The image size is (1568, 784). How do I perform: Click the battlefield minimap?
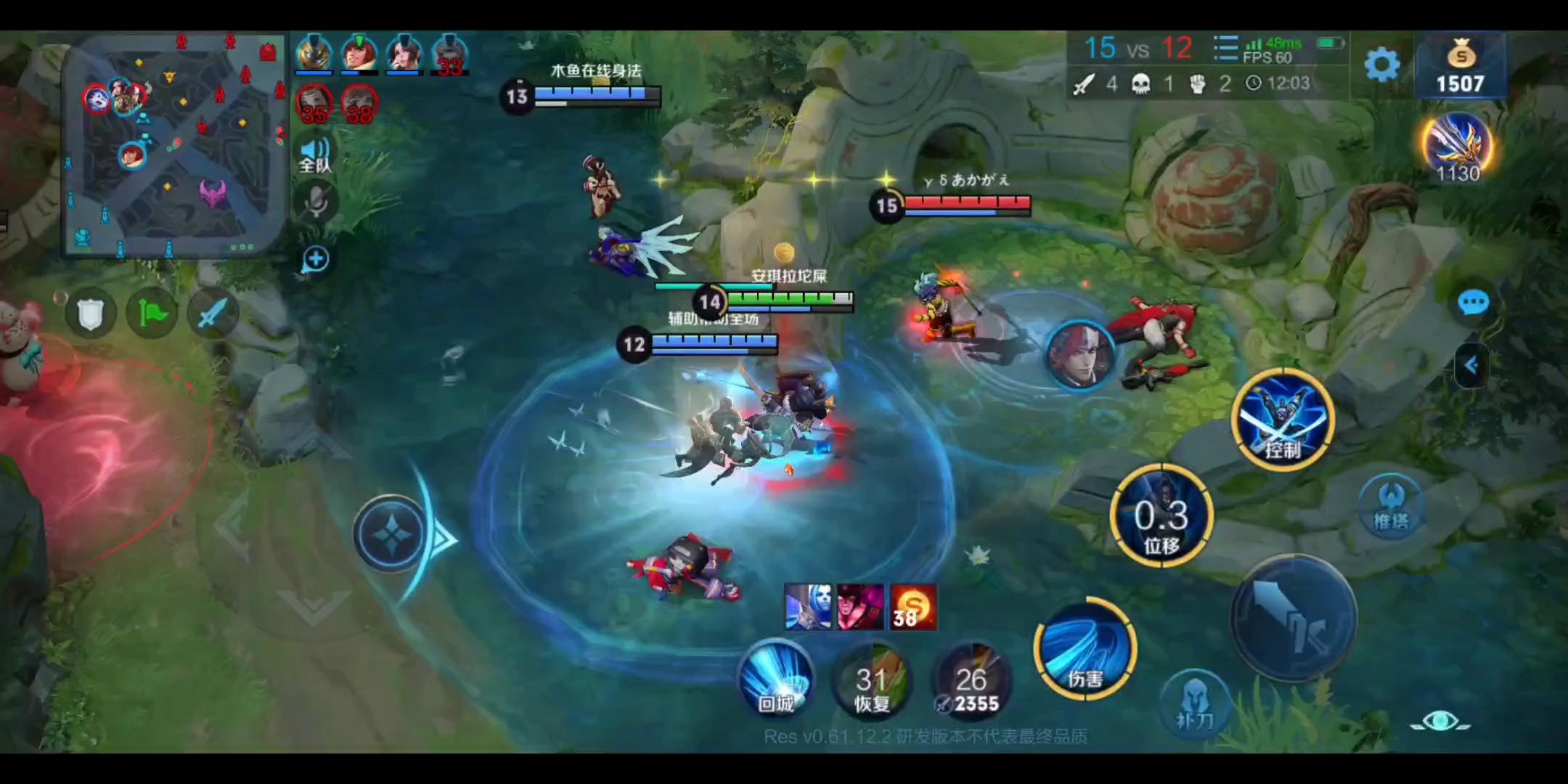tap(174, 145)
